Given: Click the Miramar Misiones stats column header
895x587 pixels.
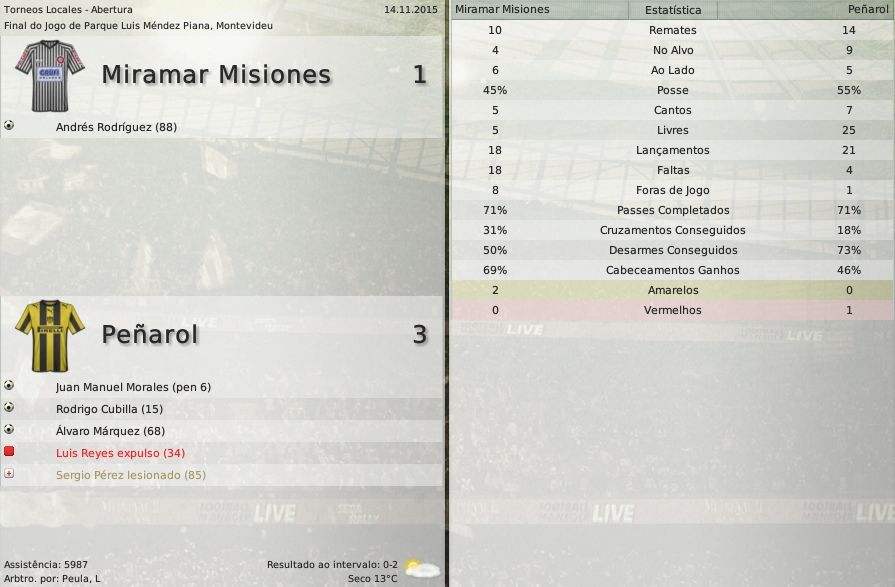Looking at the screenshot, I should pos(502,10).
